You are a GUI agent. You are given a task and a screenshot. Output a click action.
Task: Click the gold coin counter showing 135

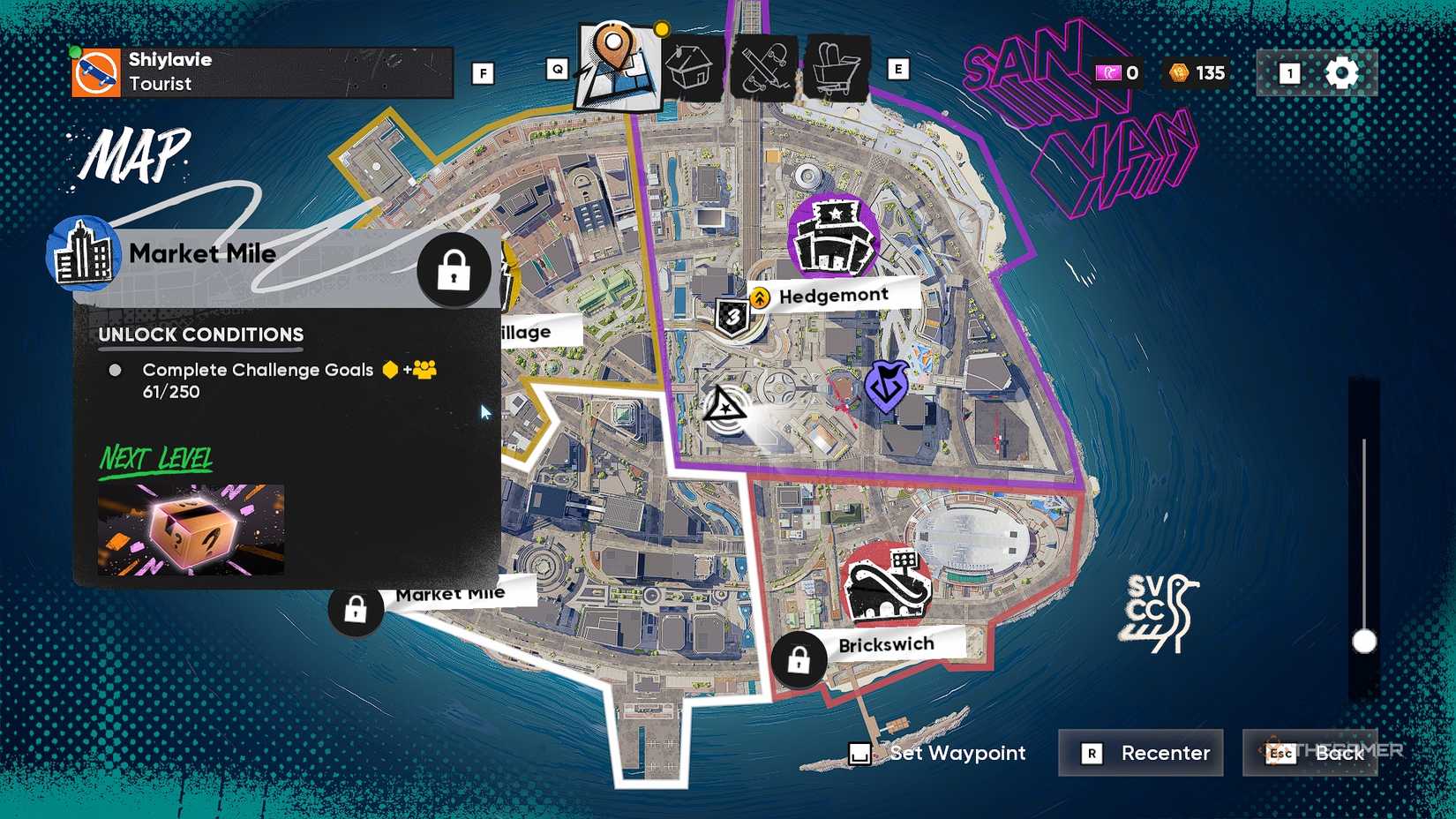click(x=1193, y=74)
